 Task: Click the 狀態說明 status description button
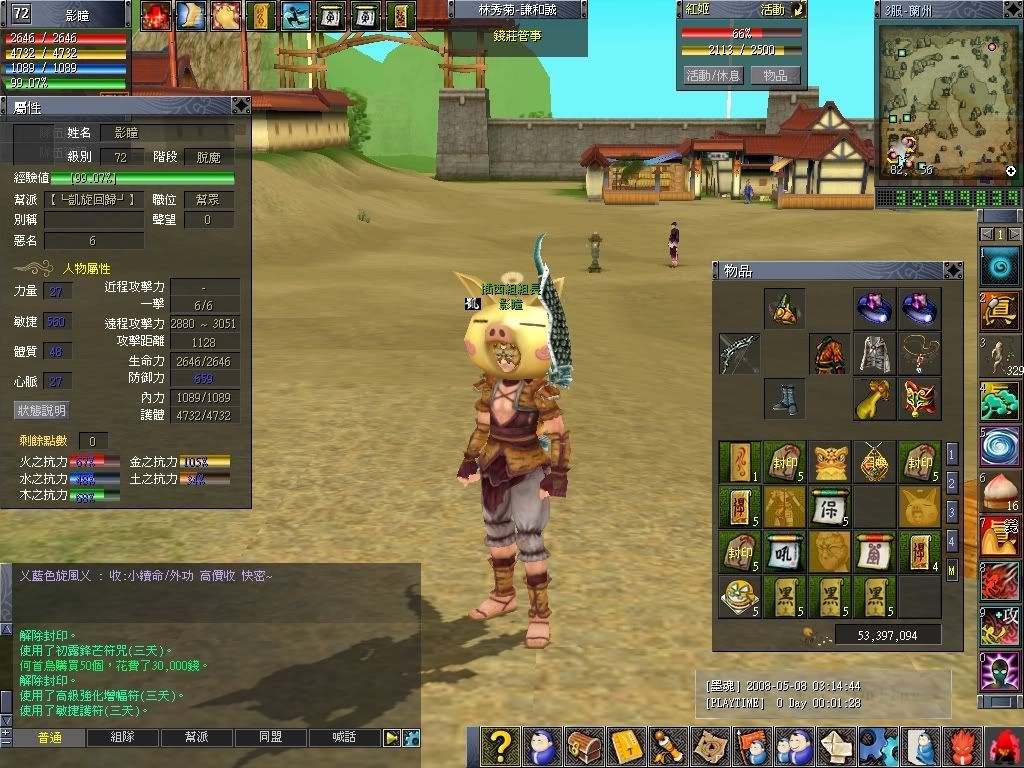(42, 410)
